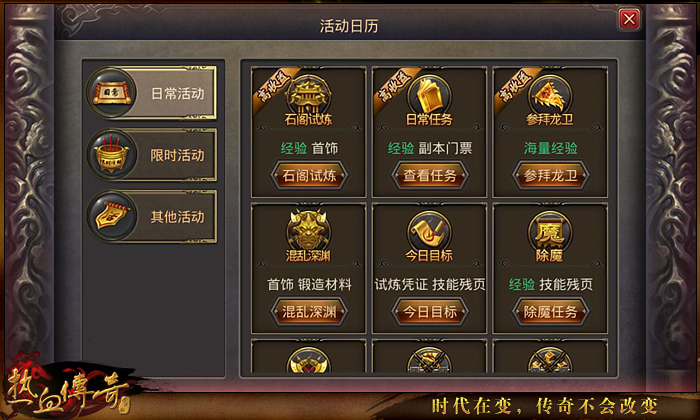Select the 其他活动 tab
This screenshot has width=700, height=420.
[x=152, y=216]
